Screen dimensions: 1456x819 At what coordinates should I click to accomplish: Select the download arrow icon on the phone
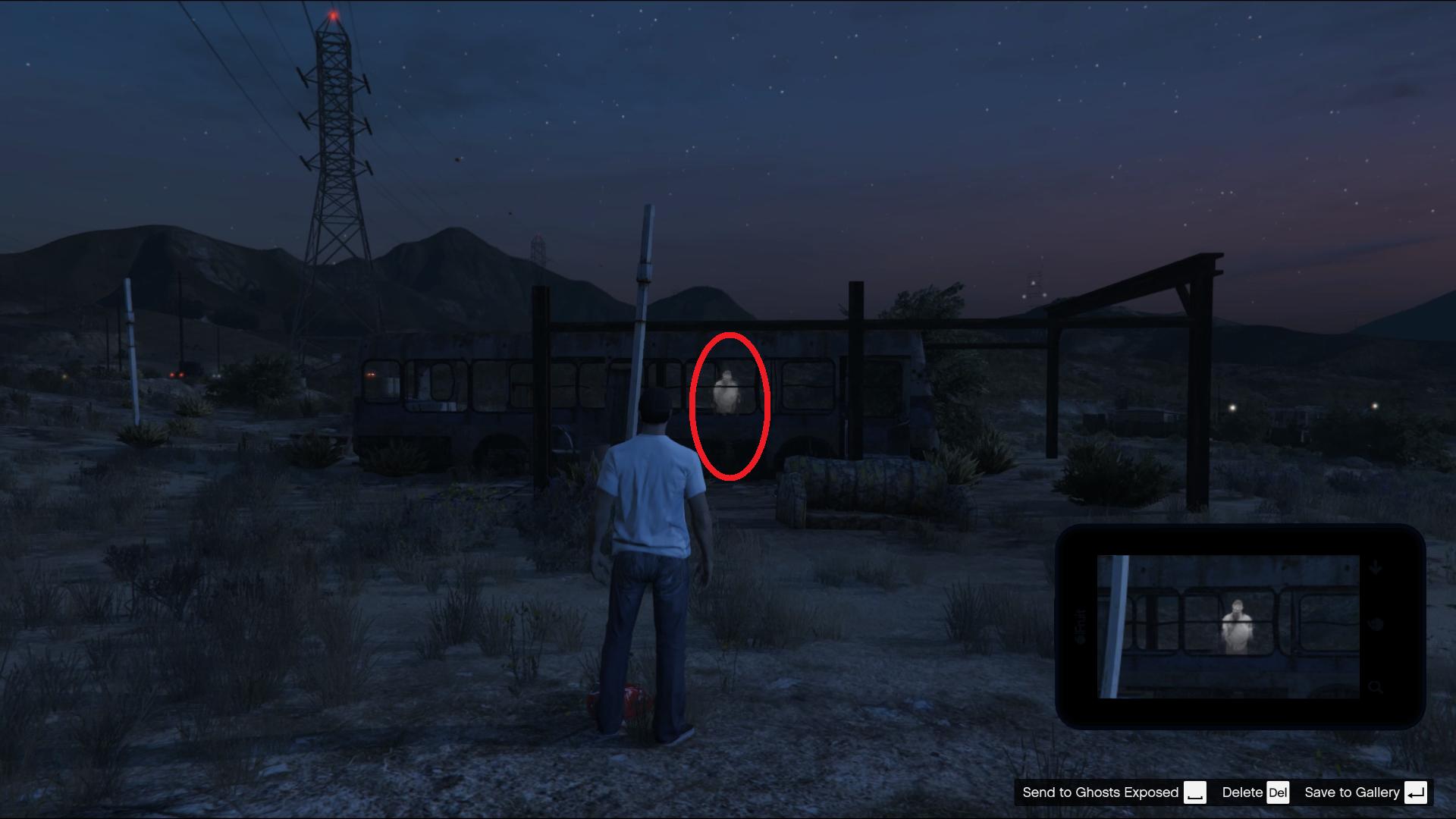[1376, 567]
